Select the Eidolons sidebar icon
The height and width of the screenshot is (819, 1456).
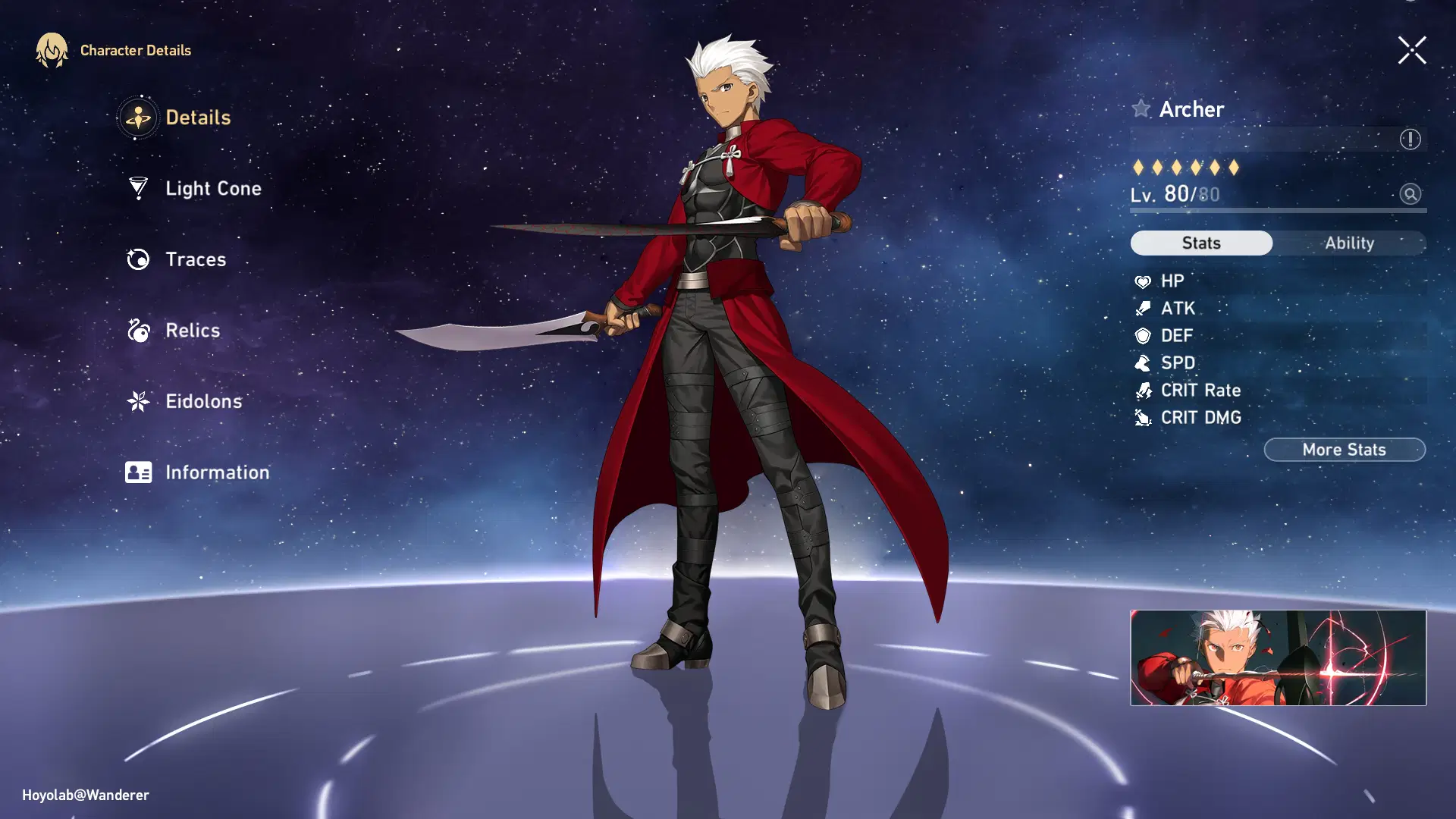pyautogui.click(x=137, y=401)
